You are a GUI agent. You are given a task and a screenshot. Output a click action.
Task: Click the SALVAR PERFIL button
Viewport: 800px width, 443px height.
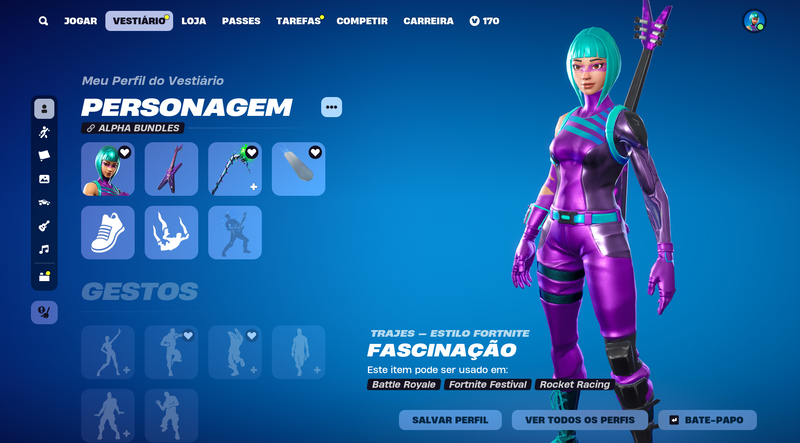pyautogui.click(x=450, y=420)
